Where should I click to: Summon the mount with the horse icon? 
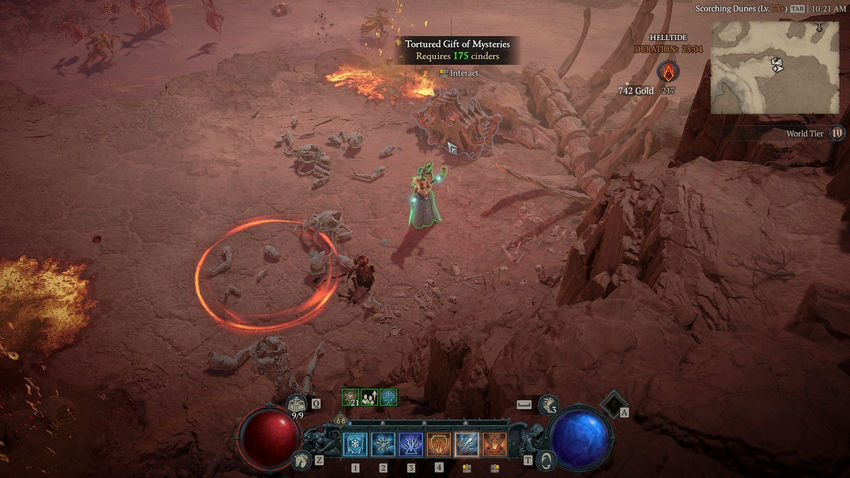(299, 460)
